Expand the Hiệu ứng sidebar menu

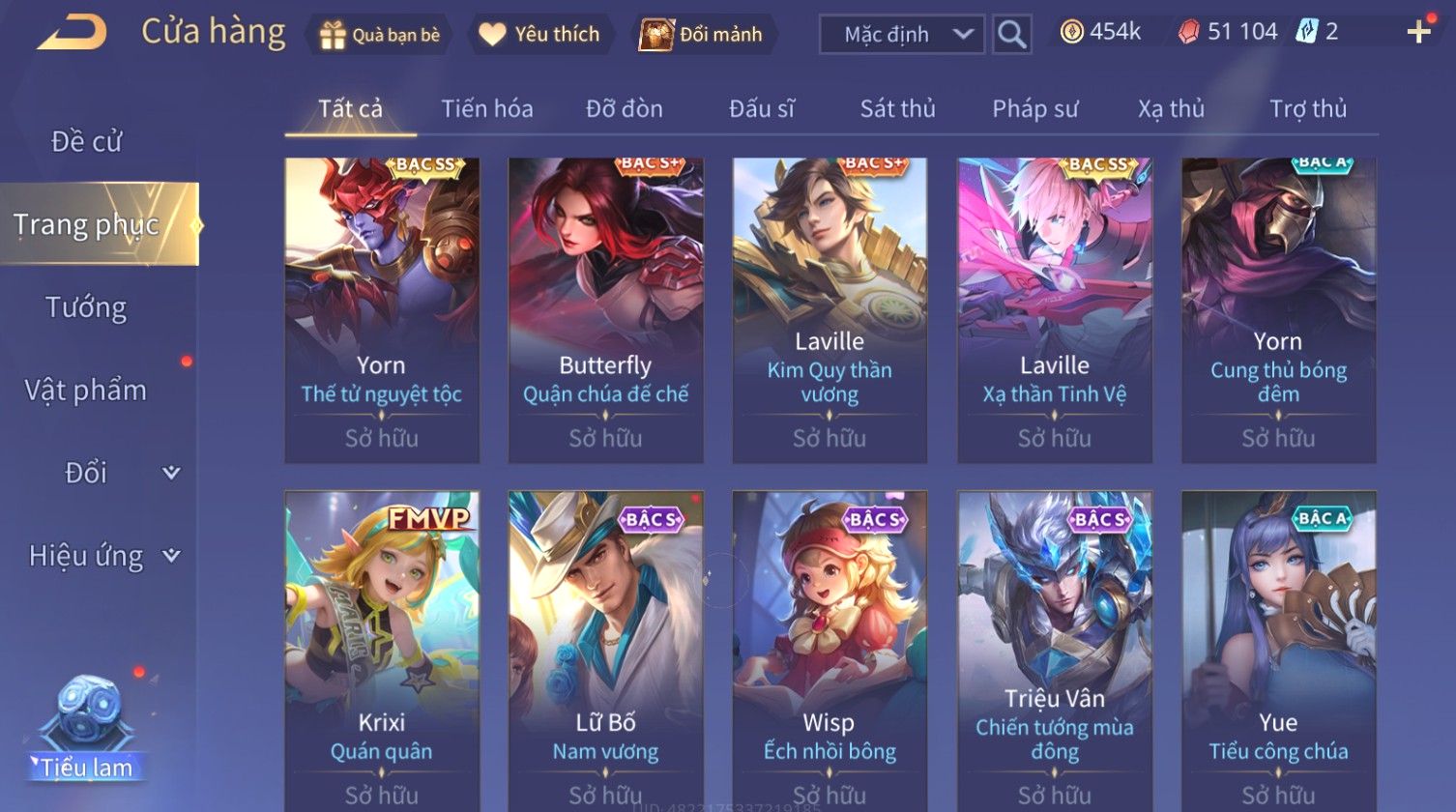click(103, 556)
